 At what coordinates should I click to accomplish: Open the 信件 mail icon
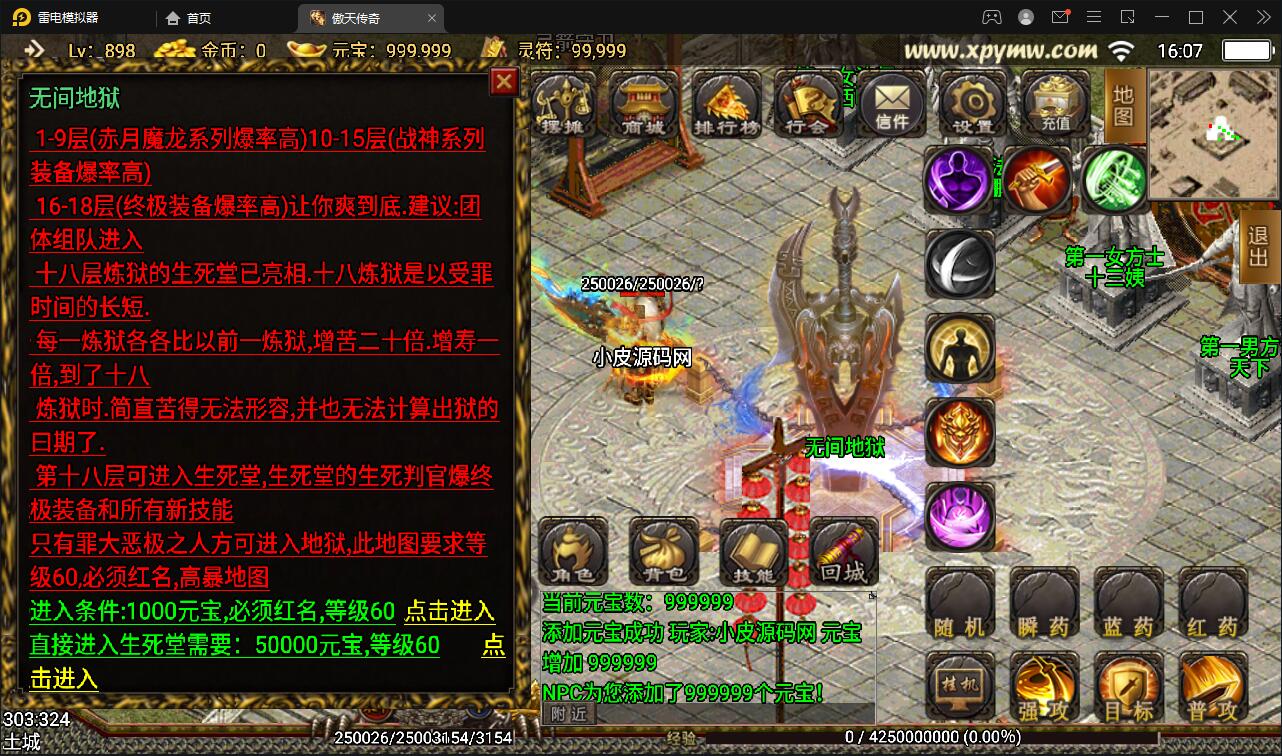click(890, 103)
